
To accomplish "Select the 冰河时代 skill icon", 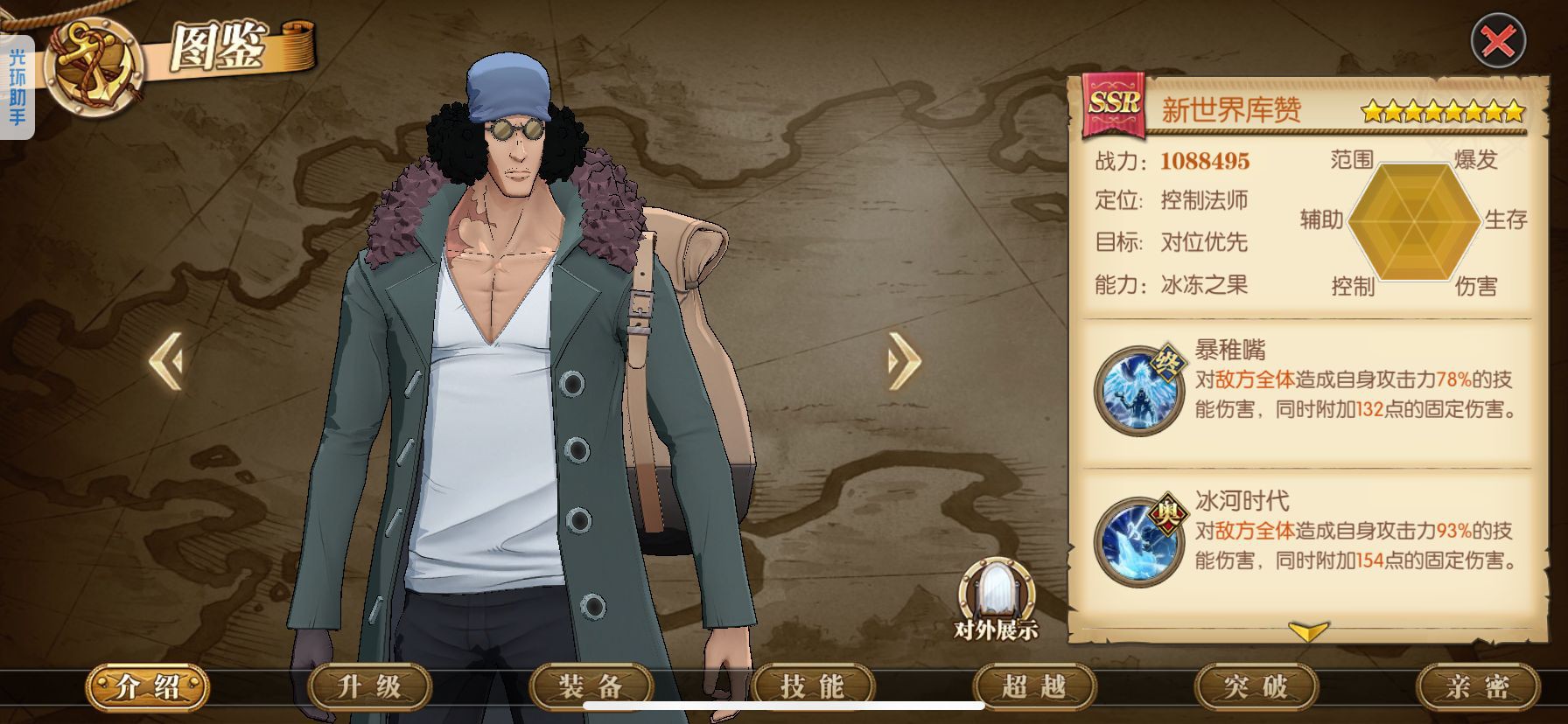I will pyautogui.click(x=1139, y=541).
